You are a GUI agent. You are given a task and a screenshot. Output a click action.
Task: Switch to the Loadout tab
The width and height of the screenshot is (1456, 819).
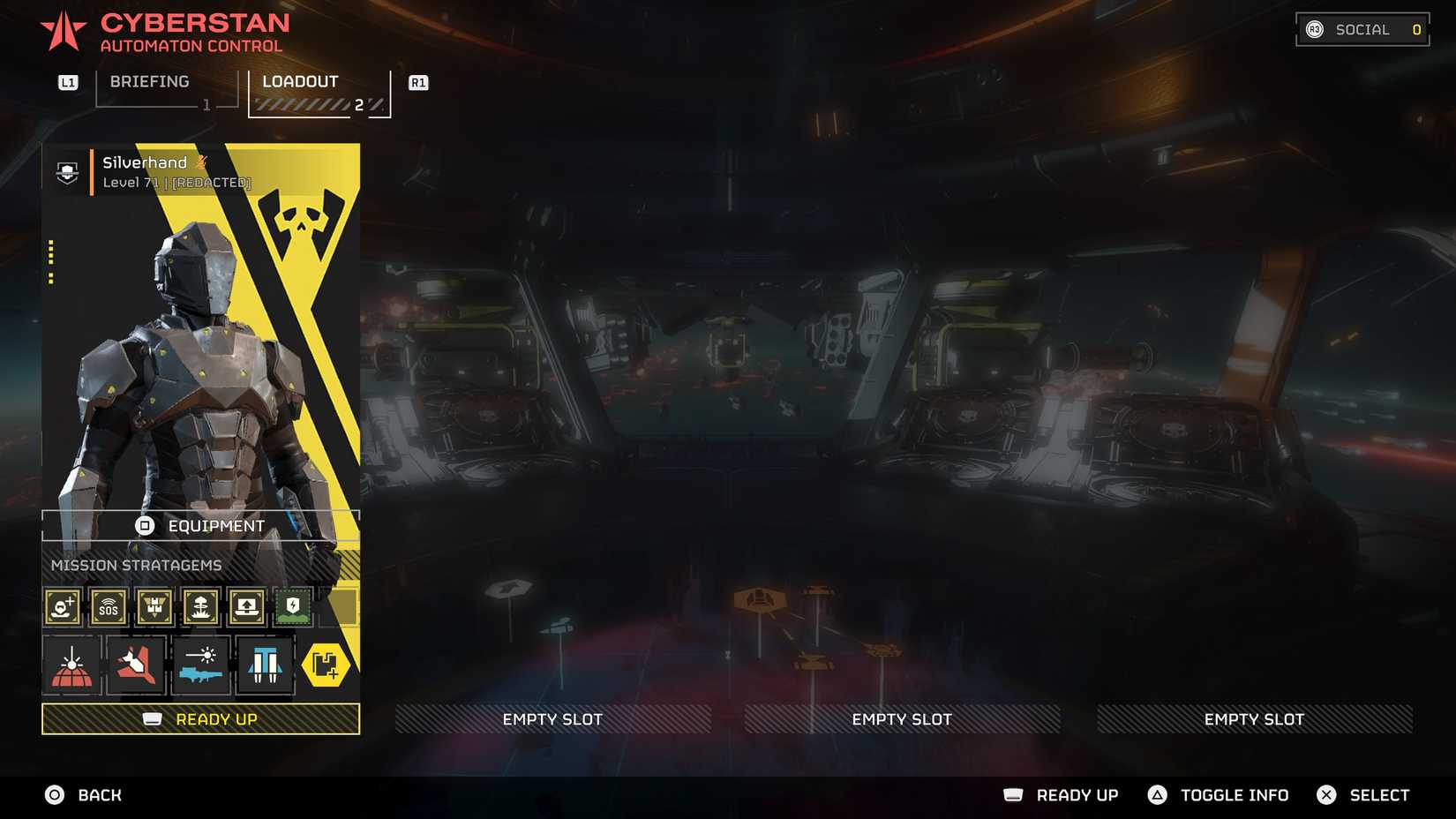point(299,82)
